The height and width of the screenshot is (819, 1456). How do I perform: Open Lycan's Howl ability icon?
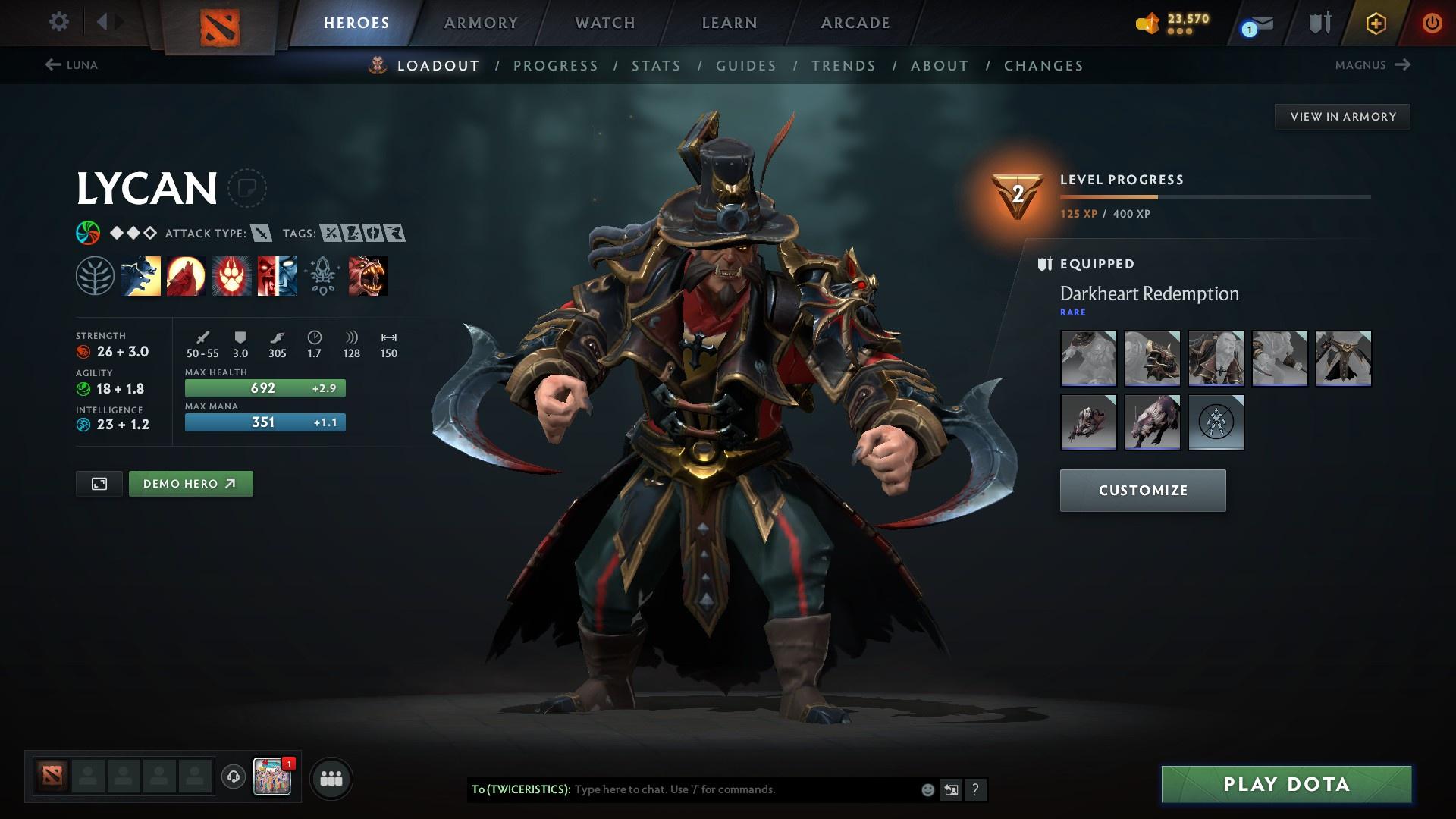(185, 275)
